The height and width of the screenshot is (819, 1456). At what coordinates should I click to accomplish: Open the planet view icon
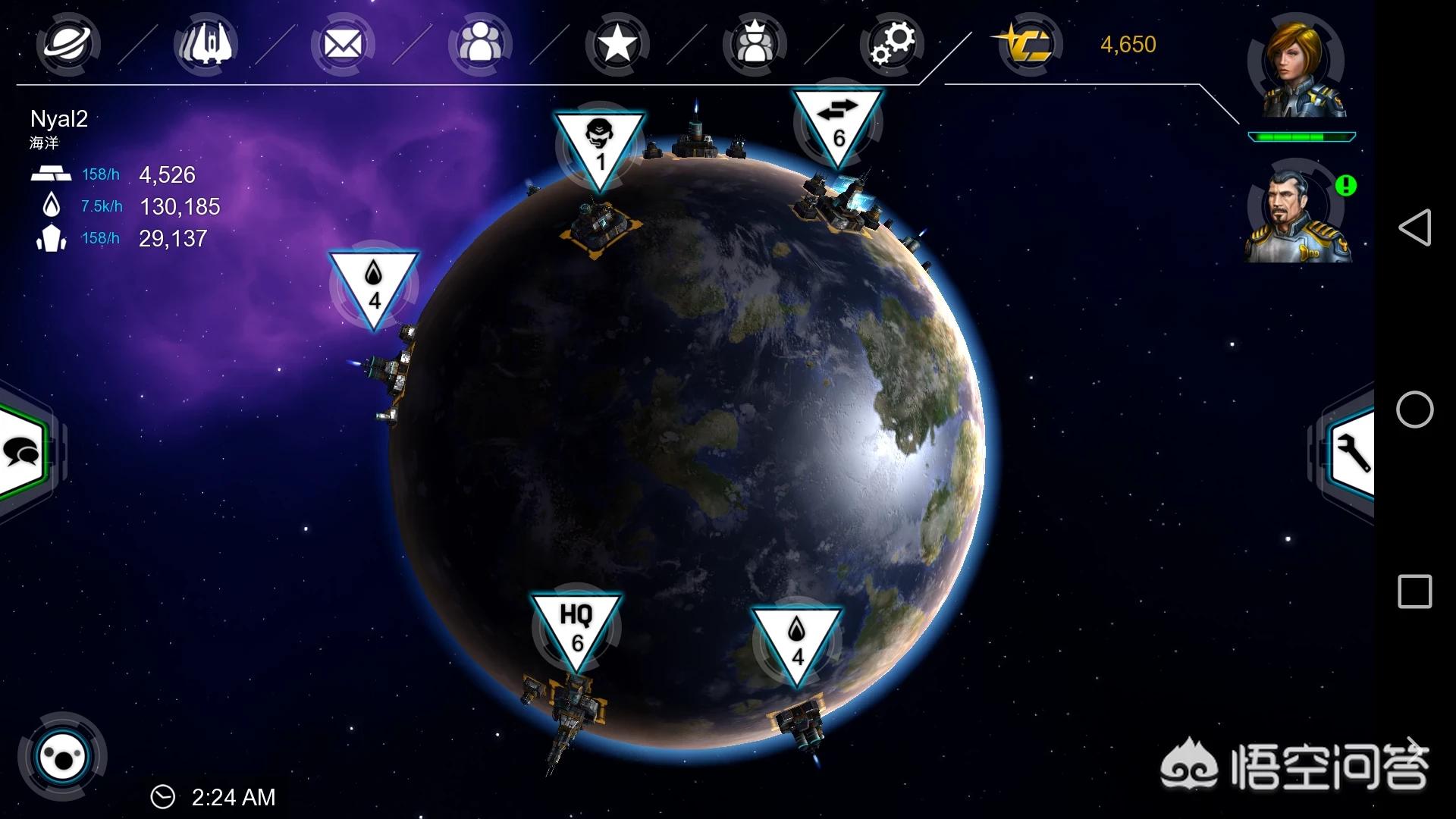pyautogui.click(x=68, y=44)
